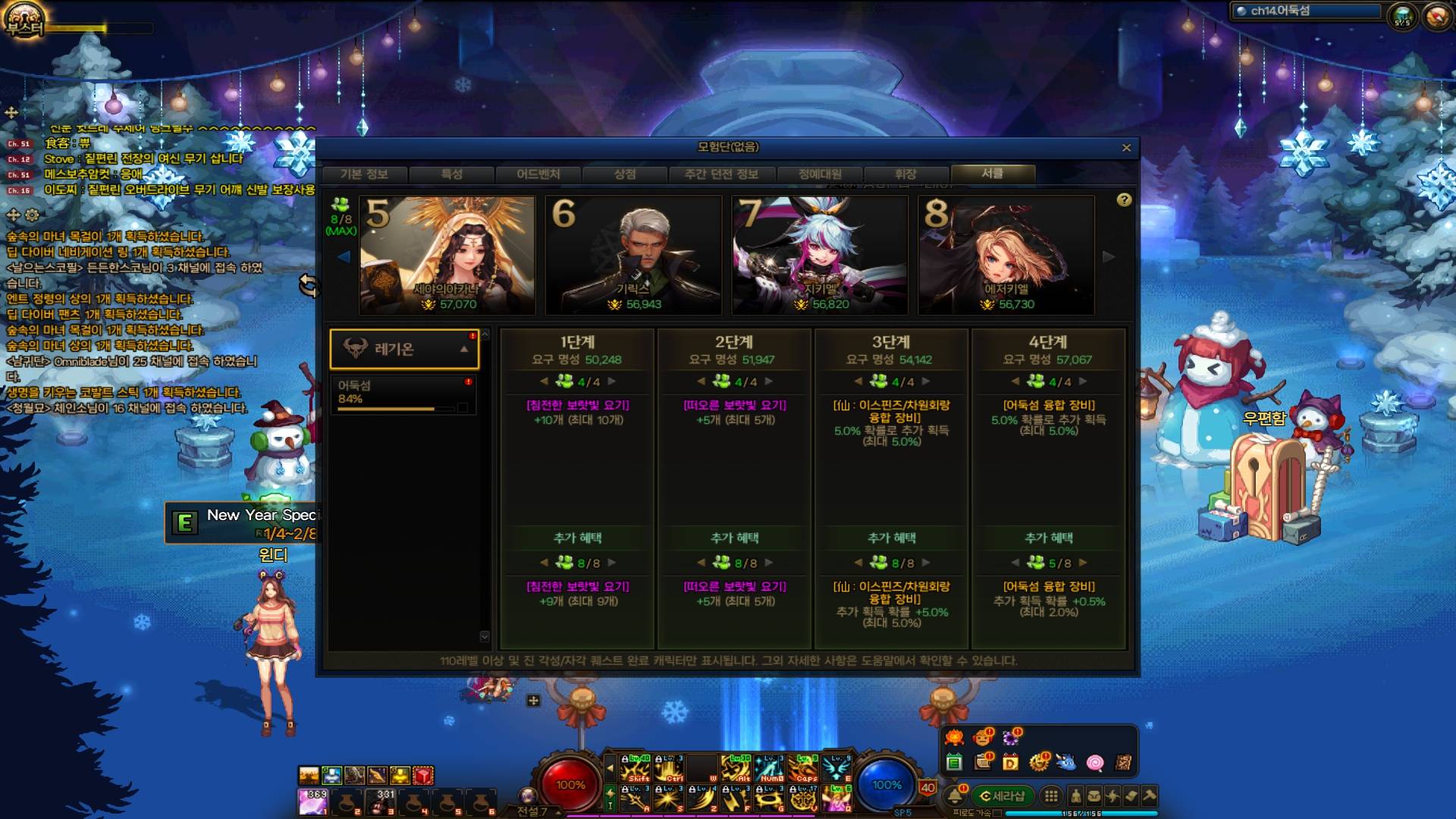
Task: Open the 세라샵 shop button
Action: [x=1002, y=795]
